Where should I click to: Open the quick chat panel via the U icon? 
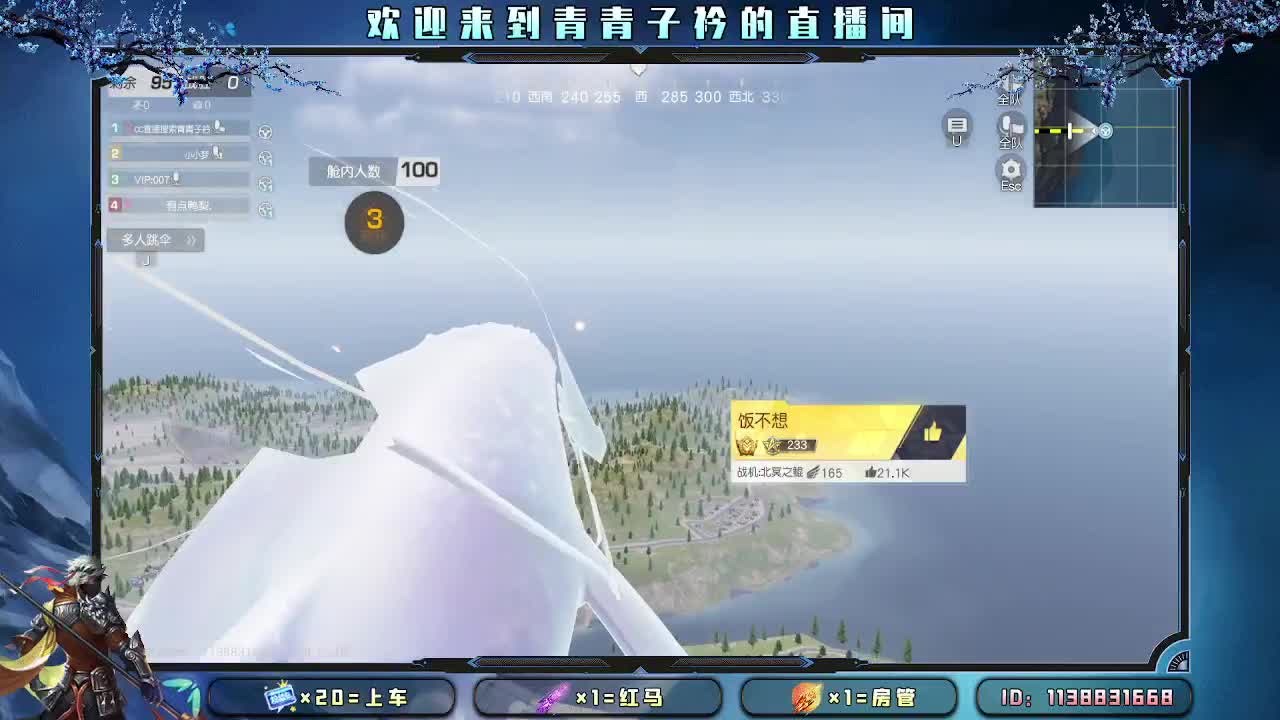957,122
